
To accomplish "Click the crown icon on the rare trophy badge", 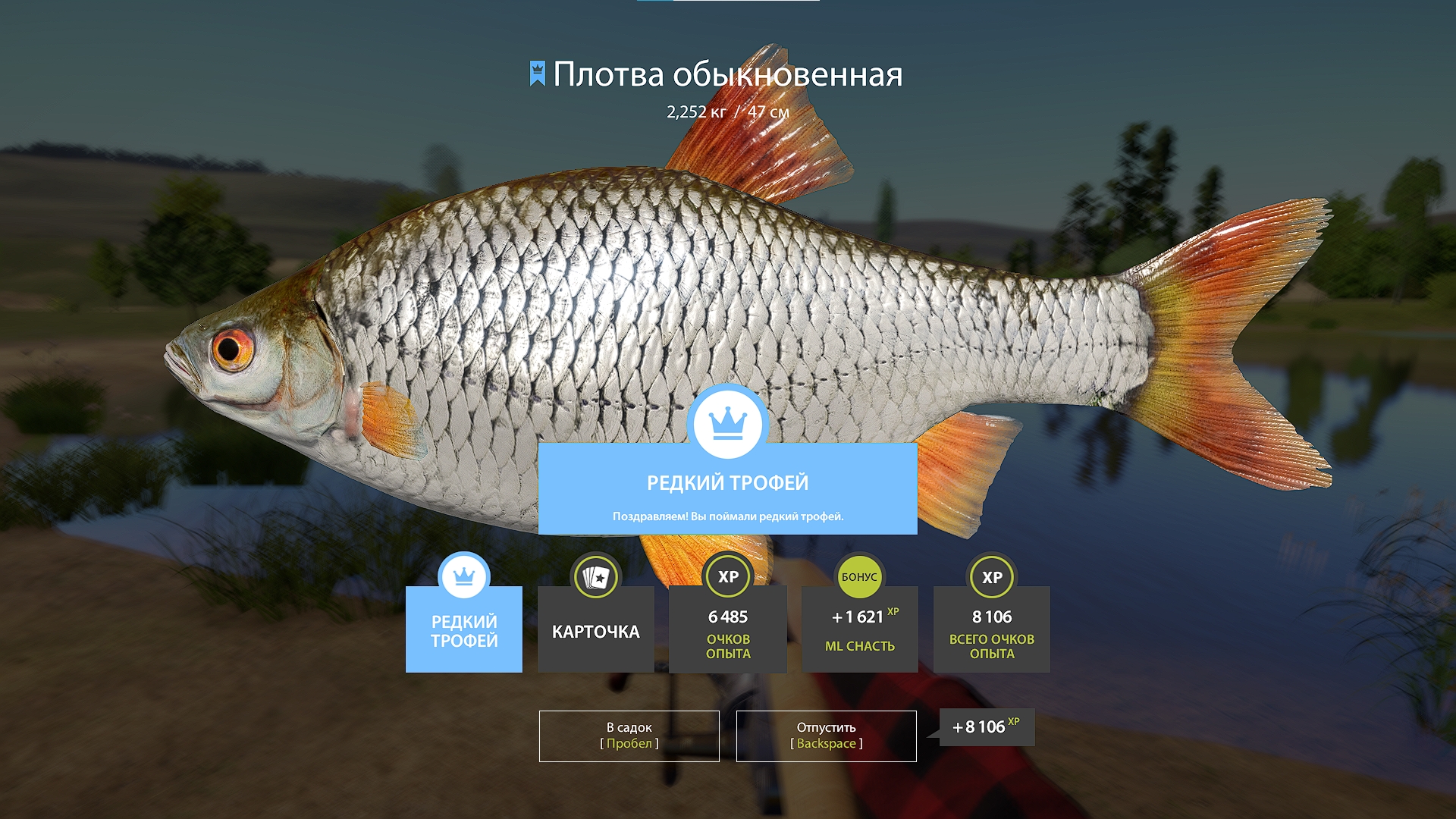I will tap(463, 576).
